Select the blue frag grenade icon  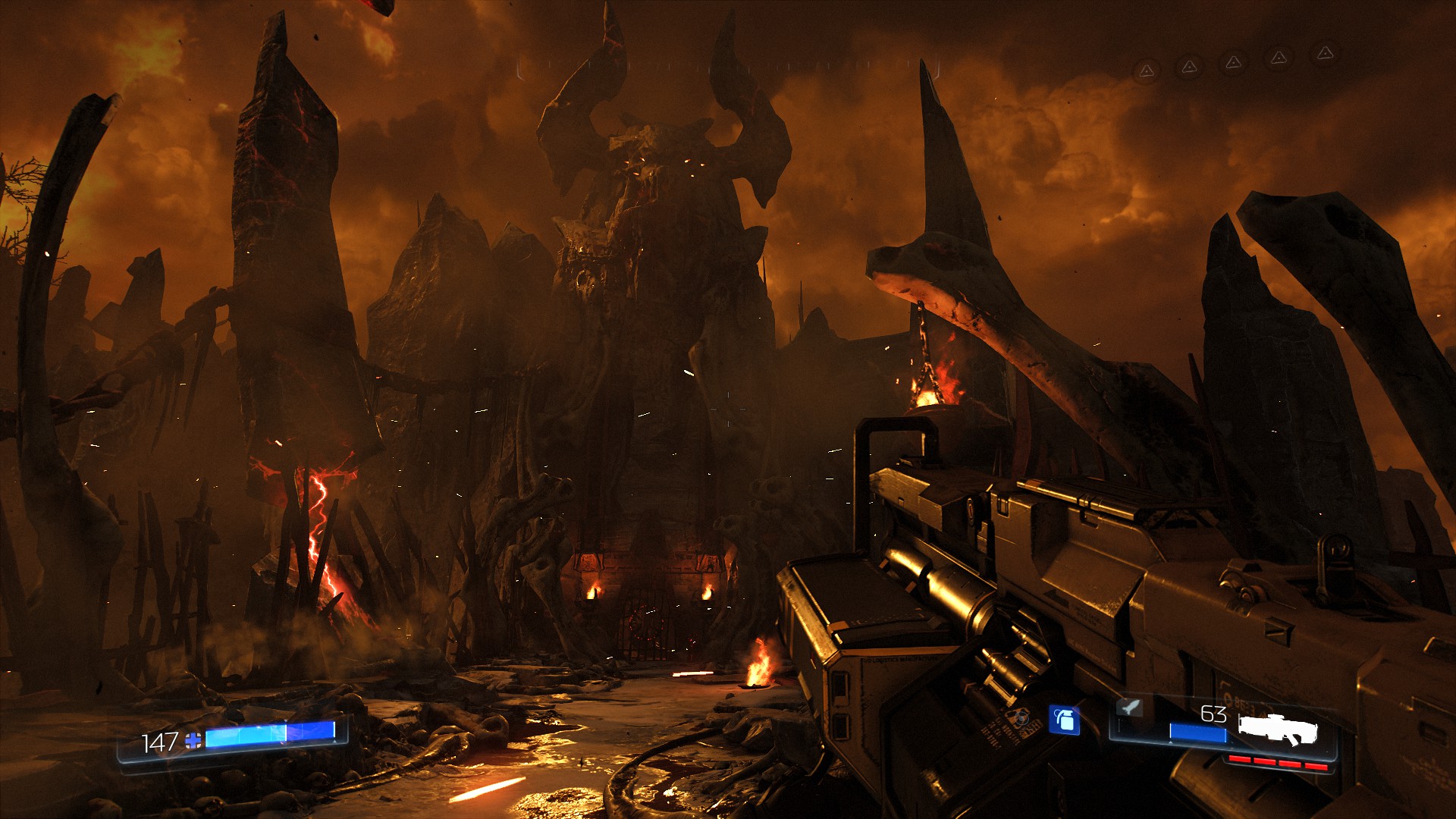coord(1064,720)
